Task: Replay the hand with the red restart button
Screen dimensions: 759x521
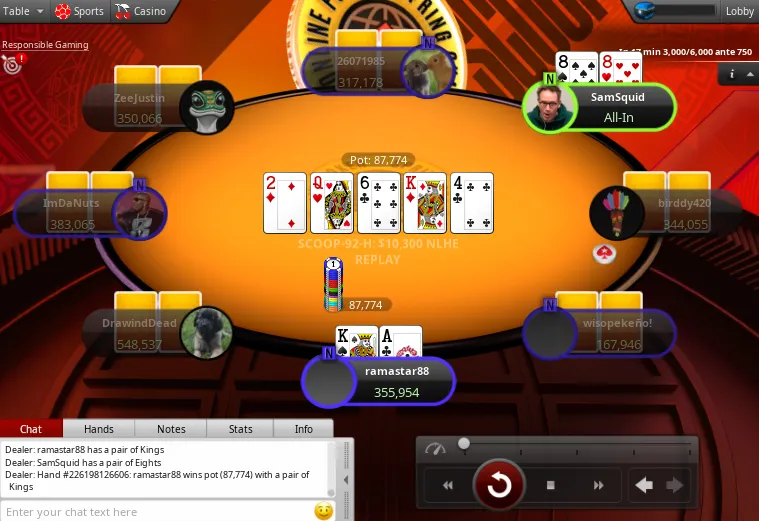Action: (498, 486)
